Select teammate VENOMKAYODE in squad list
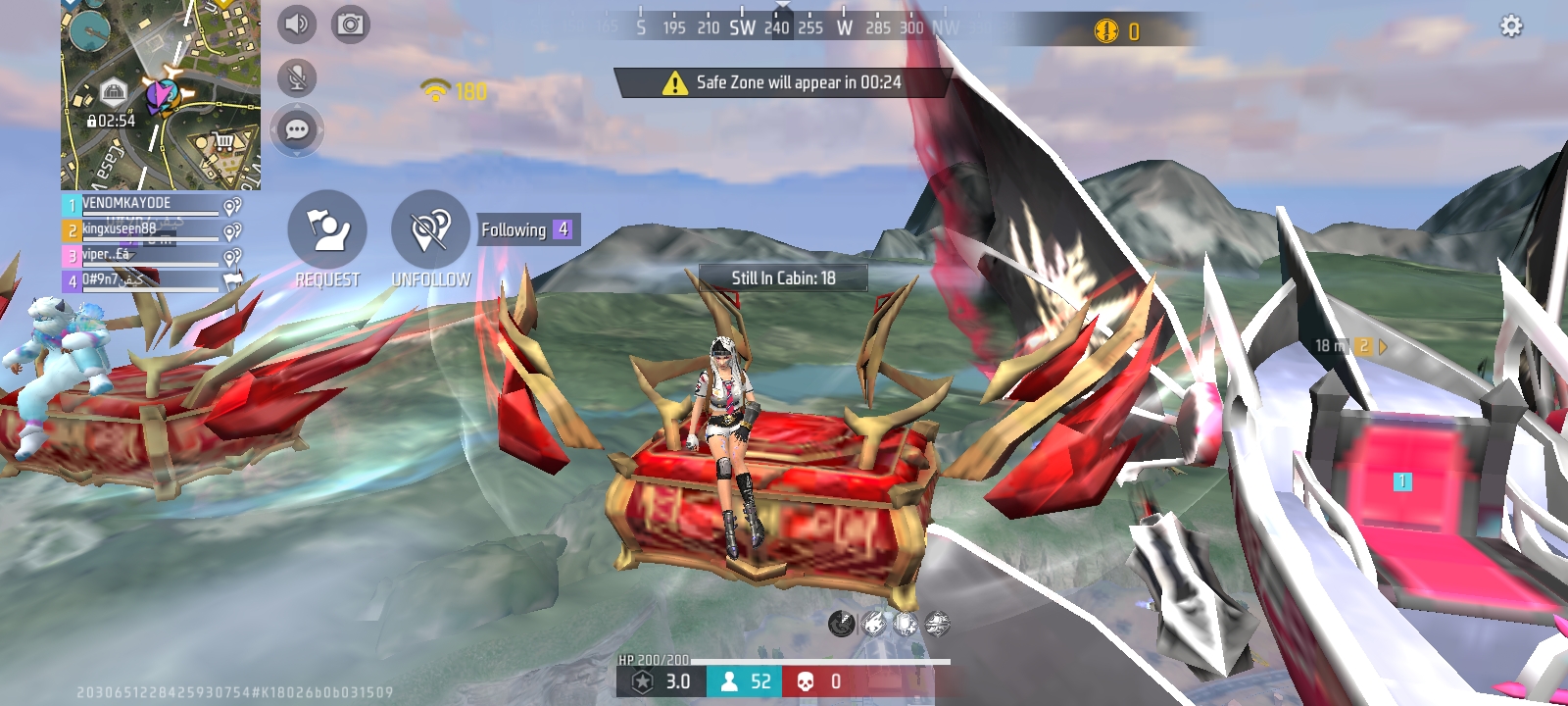This screenshot has height=706, width=1568. click(147, 205)
